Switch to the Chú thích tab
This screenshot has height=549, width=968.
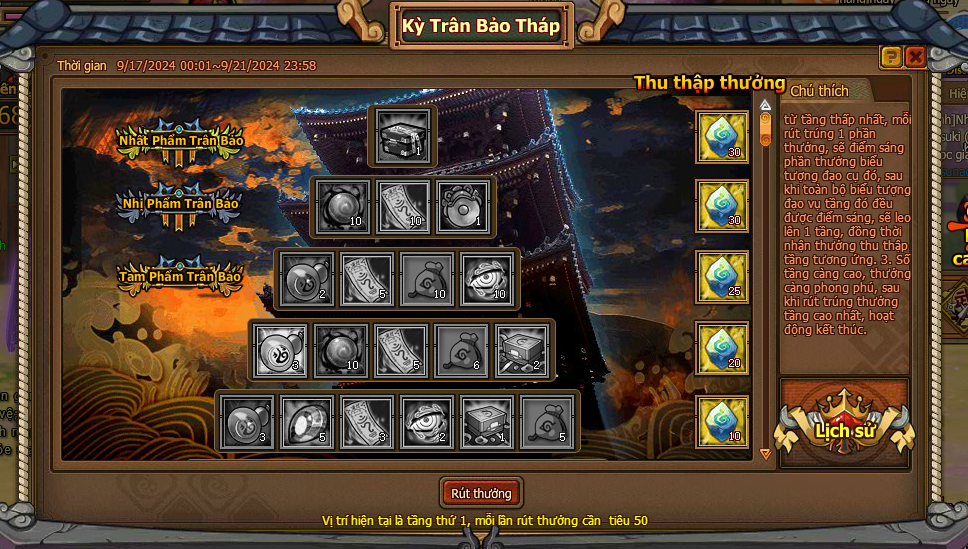click(x=819, y=91)
